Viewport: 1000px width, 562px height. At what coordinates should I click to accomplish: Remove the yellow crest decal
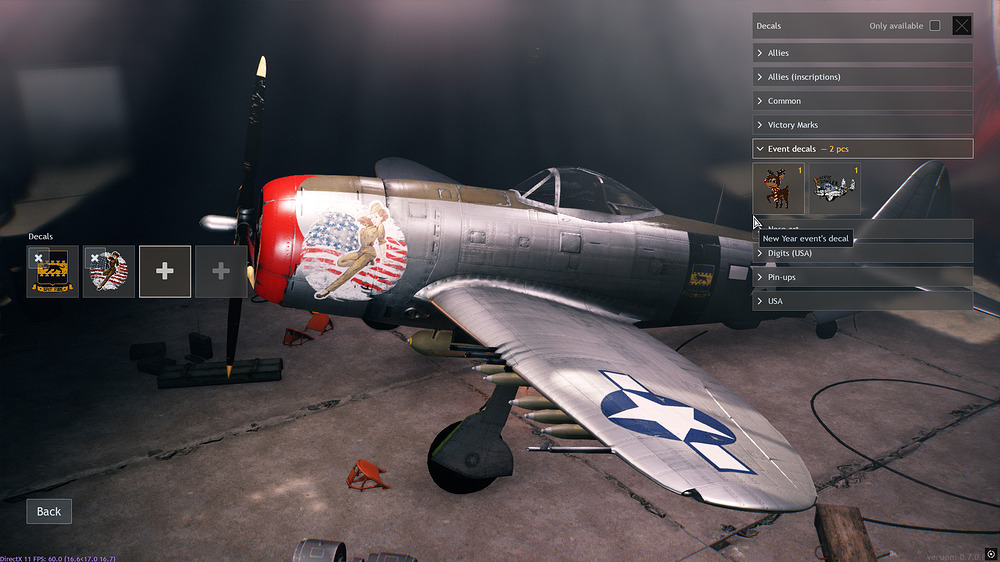[x=38, y=258]
